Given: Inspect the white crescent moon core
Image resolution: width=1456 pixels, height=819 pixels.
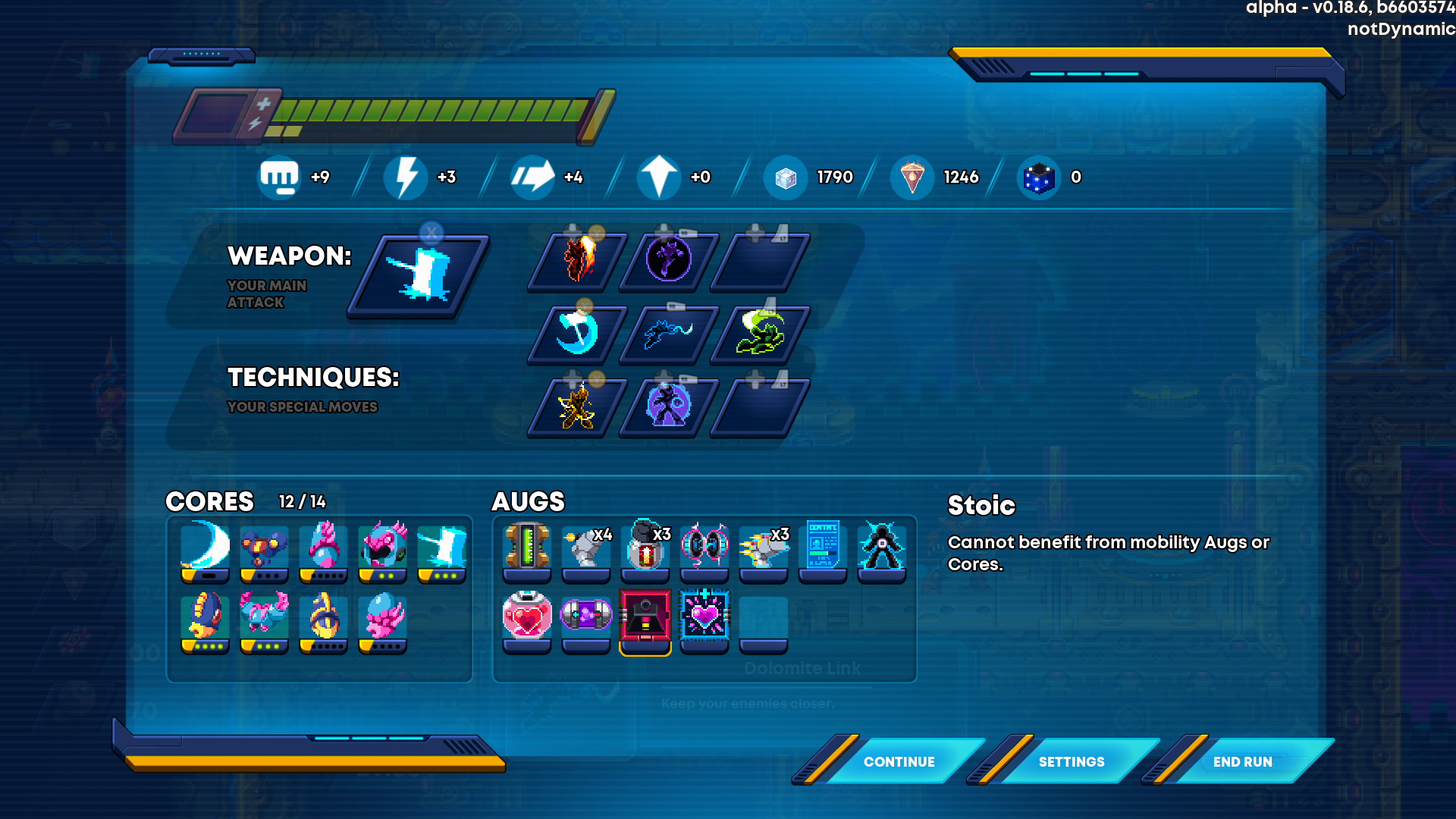Looking at the screenshot, I should click(206, 548).
